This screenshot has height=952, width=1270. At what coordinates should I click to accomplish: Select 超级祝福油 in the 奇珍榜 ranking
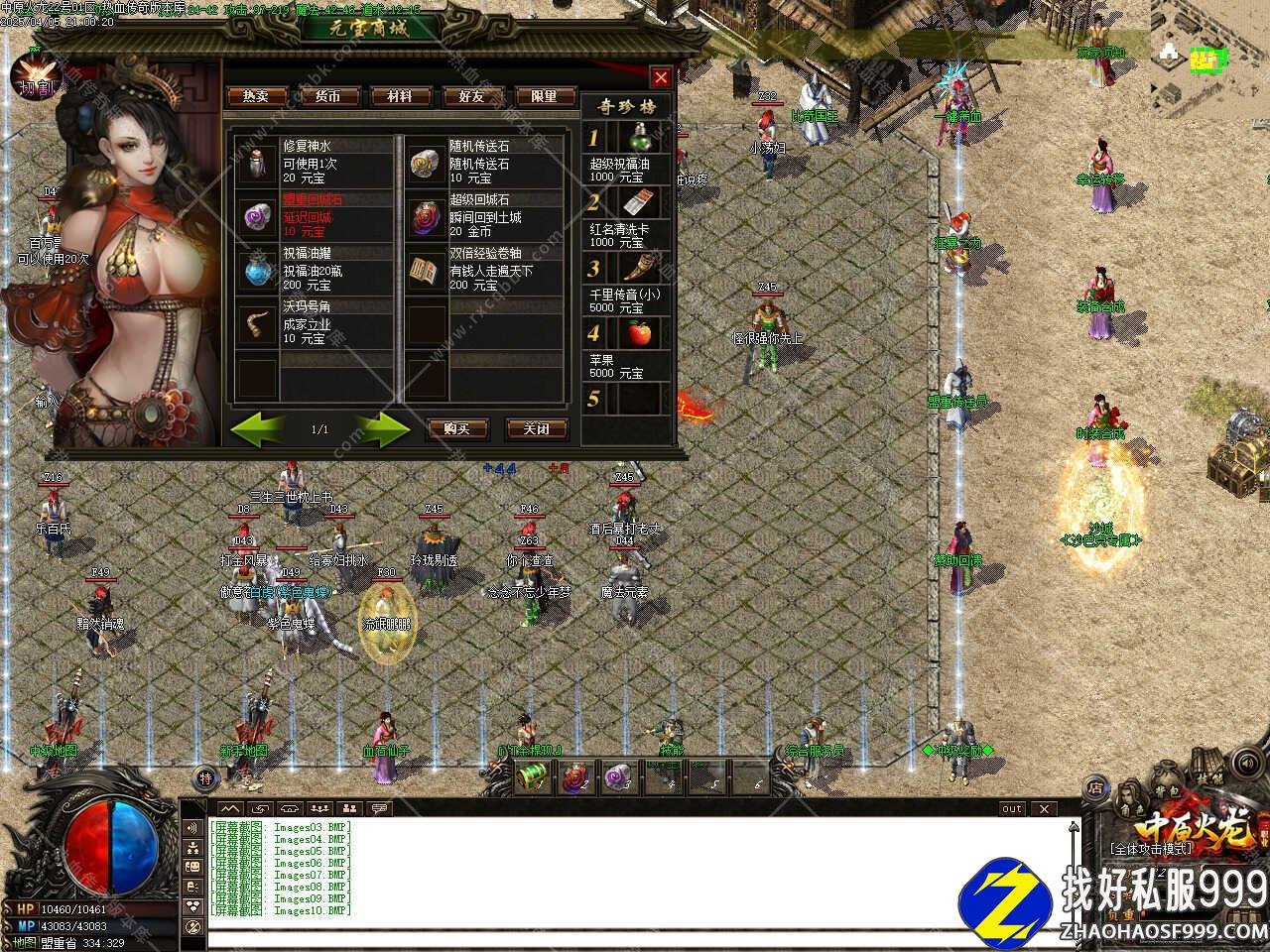coord(629,154)
